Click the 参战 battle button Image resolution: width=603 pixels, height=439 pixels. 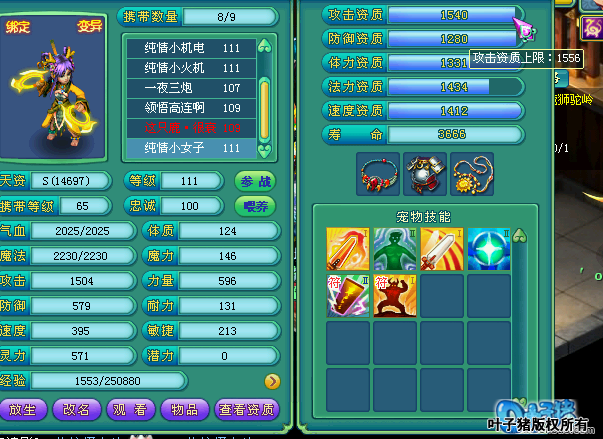[256, 181]
